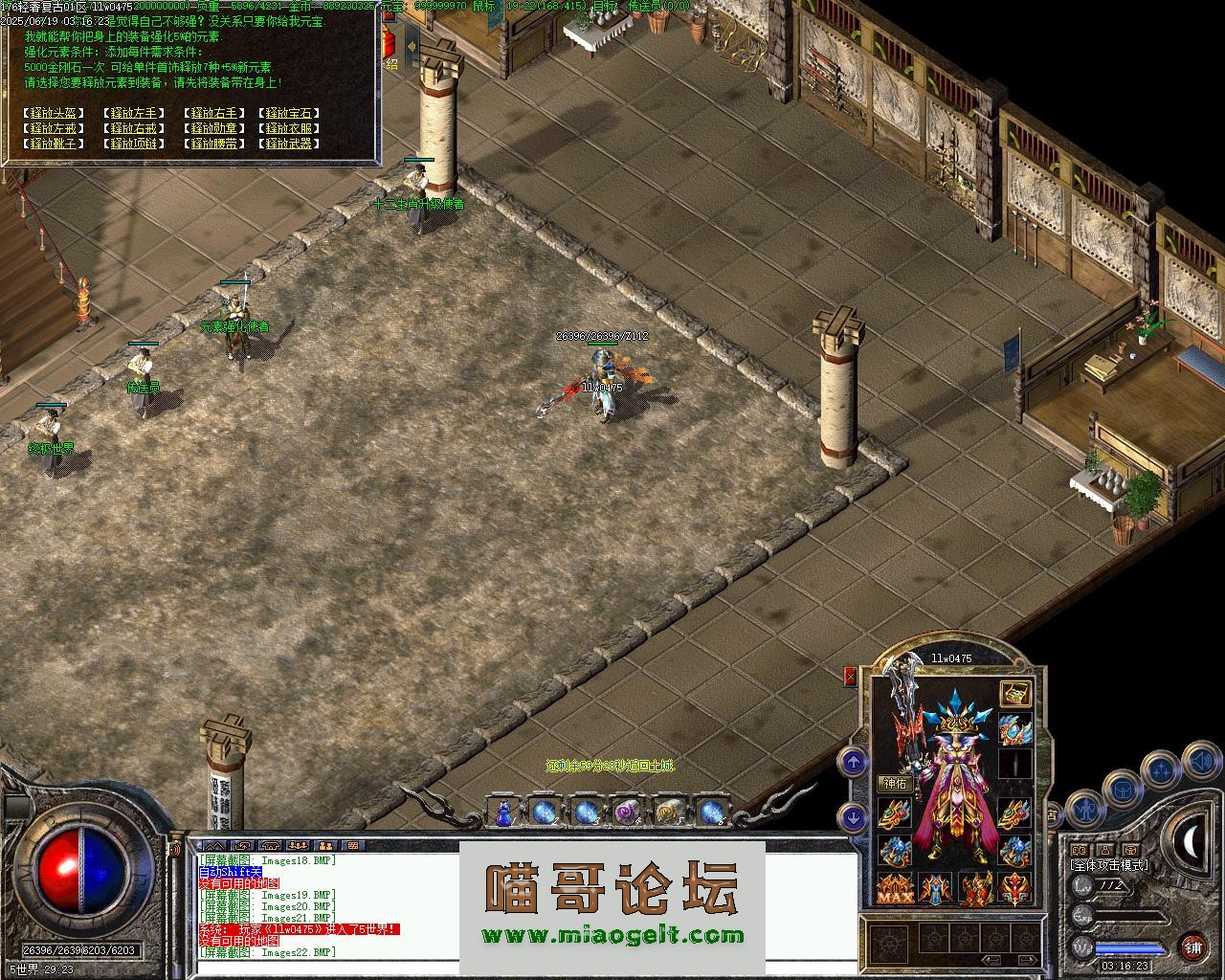Choose the 释放勋章 medal option
This screenshot has width=1225, height=980.
pyautogui.click(x=212, y=128)
